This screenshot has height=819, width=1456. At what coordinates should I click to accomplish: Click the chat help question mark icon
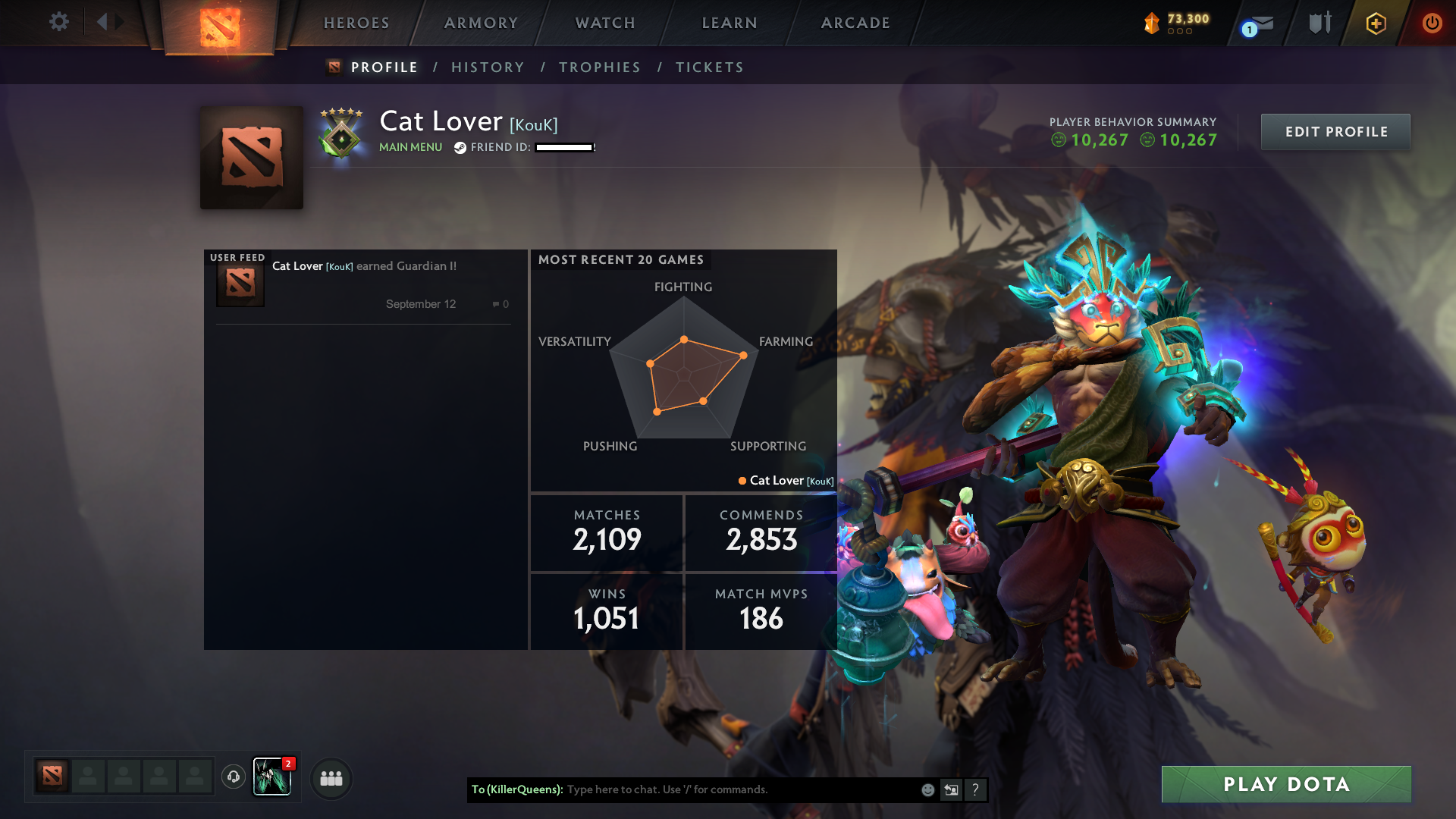[975, 789]
